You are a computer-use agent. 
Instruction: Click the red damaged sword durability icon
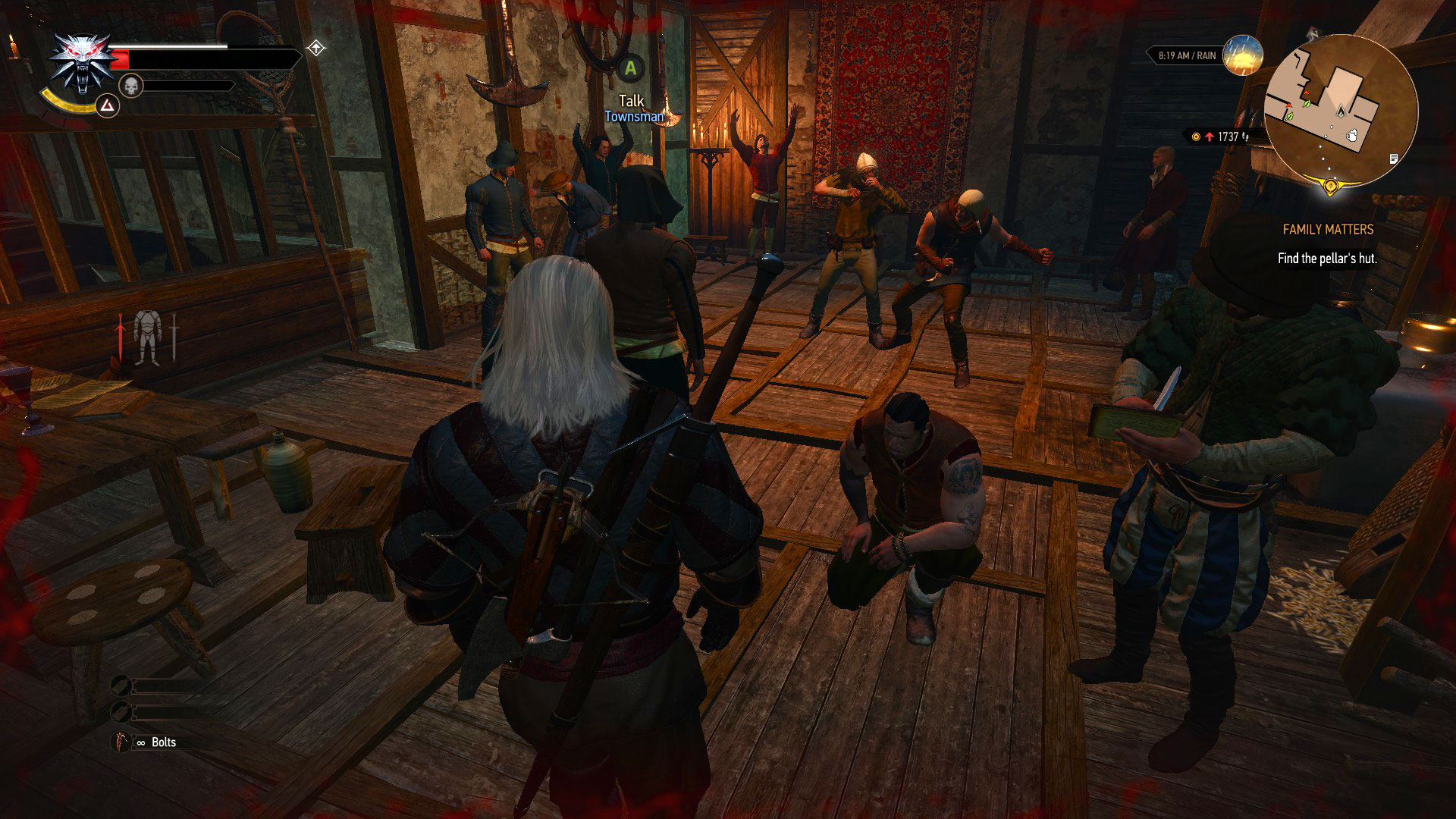[121, 335]
